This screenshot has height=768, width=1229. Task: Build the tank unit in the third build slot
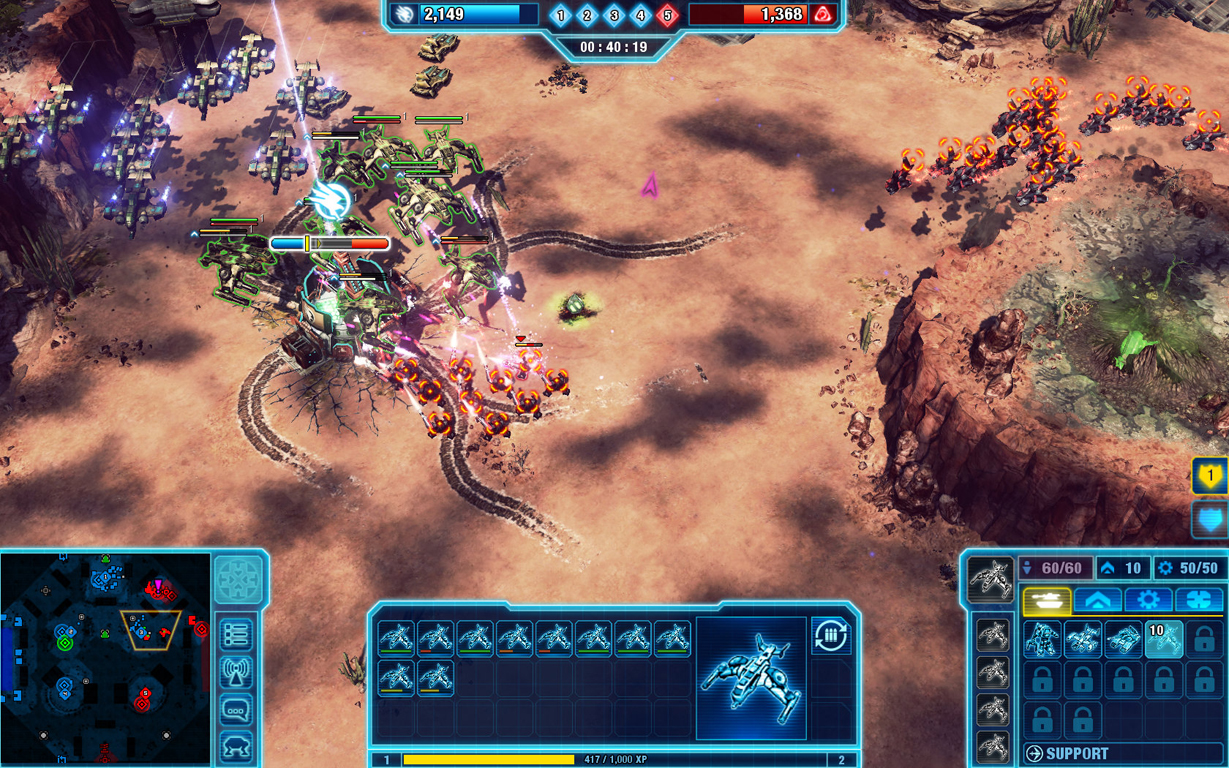point(1123,639)
